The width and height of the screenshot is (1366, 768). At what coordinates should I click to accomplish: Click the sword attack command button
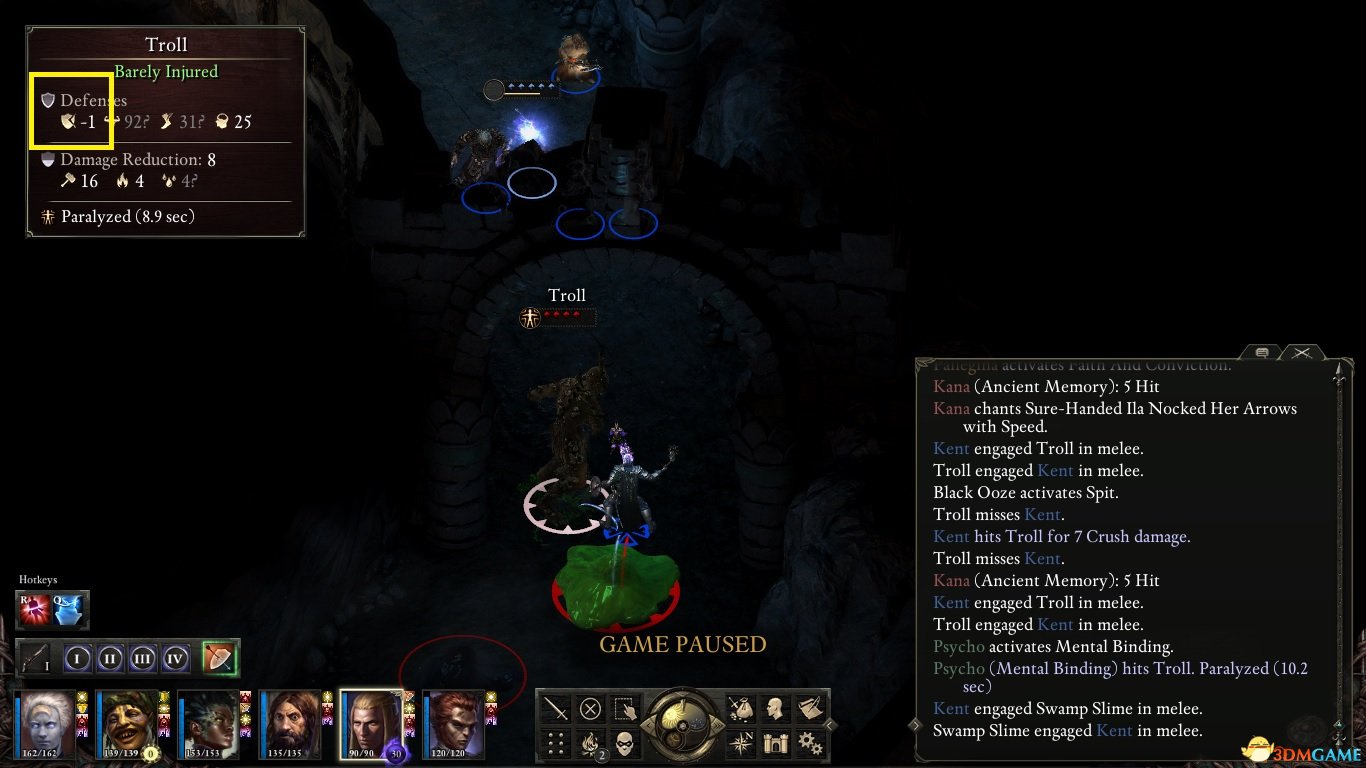click(556, 709)
